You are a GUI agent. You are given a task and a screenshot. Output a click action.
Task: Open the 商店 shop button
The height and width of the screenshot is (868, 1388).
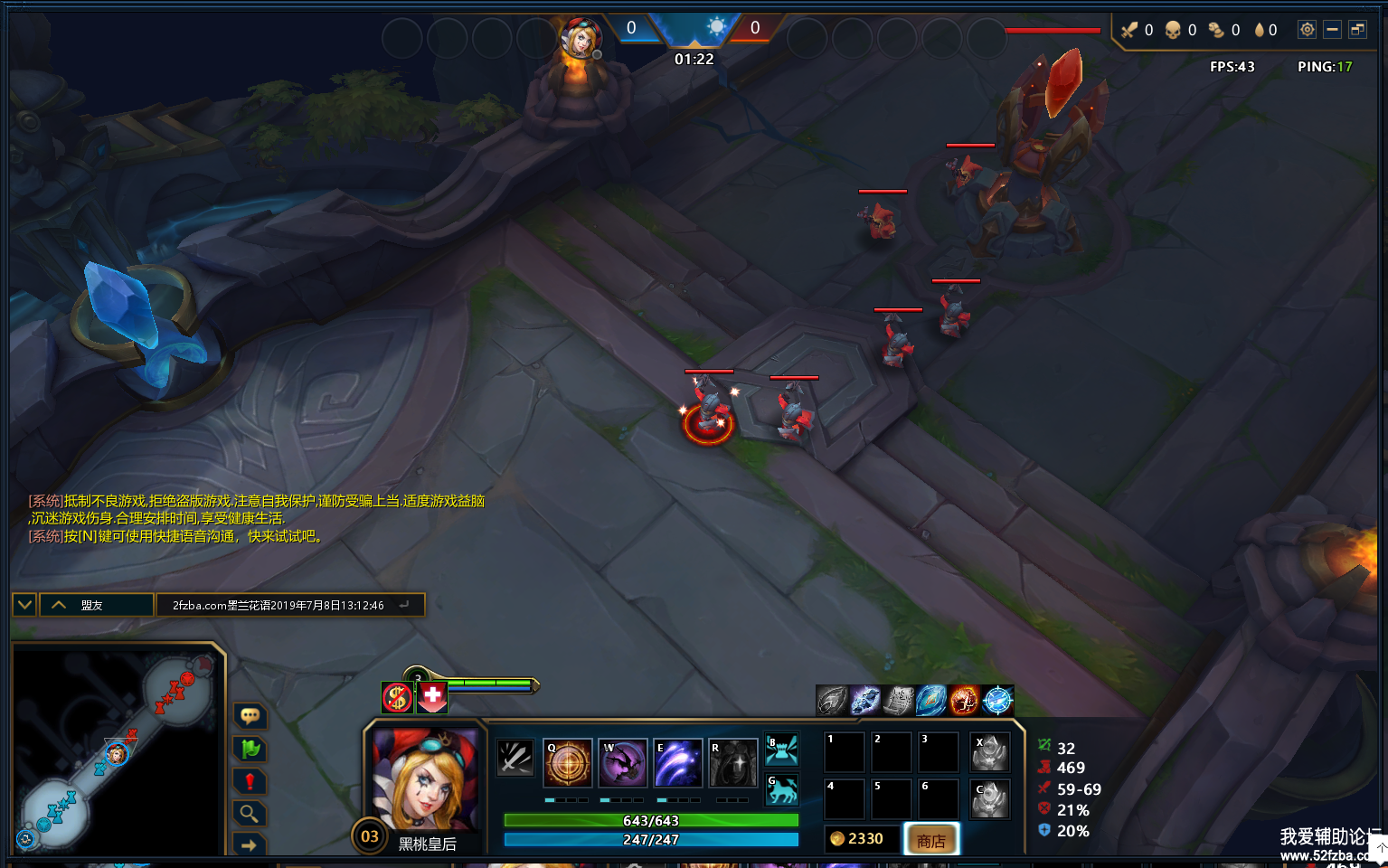click(931, 840)
